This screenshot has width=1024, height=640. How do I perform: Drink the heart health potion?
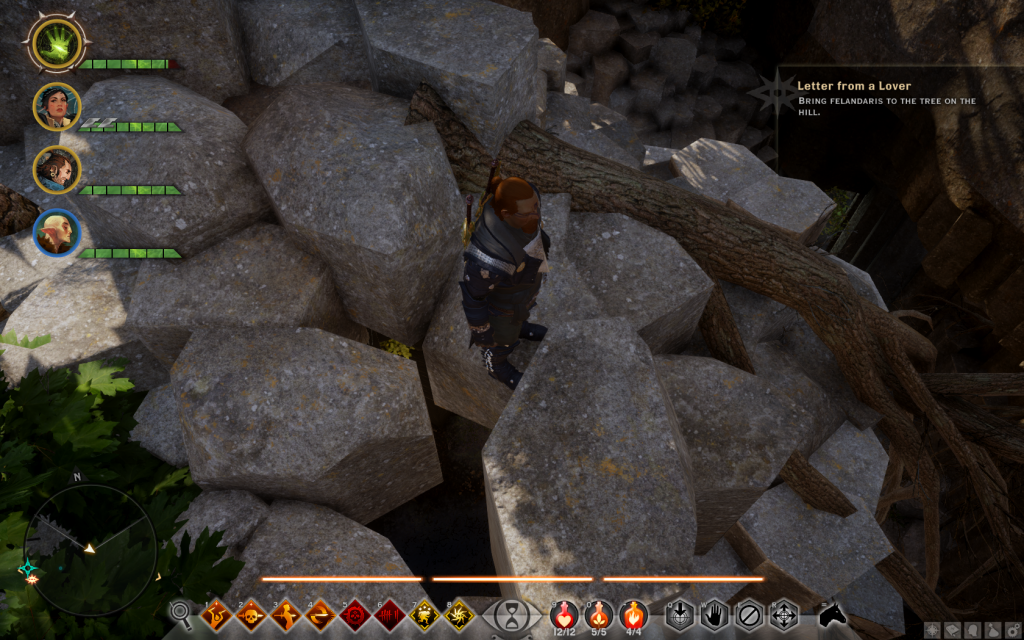[x=565, y=613]
